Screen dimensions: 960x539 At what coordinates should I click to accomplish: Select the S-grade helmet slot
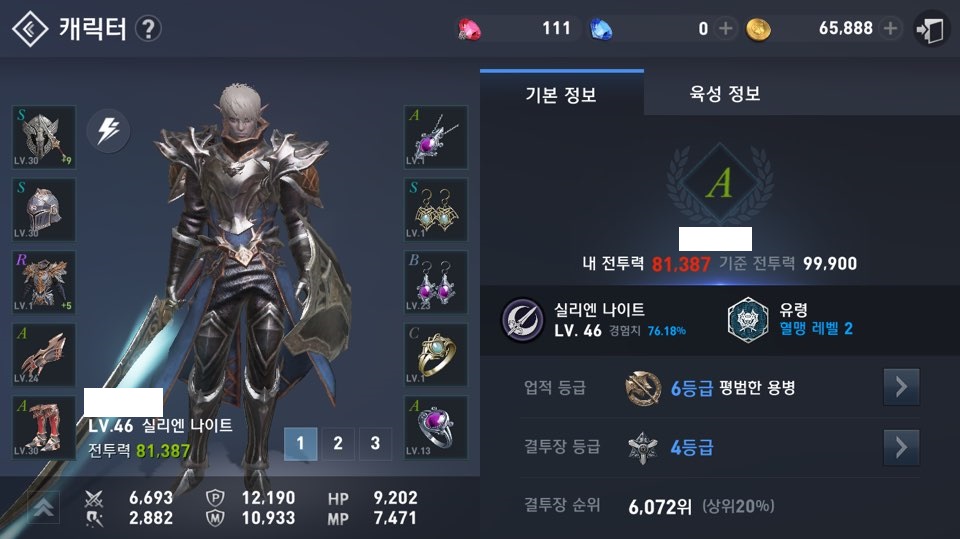[x=44, y=210]
